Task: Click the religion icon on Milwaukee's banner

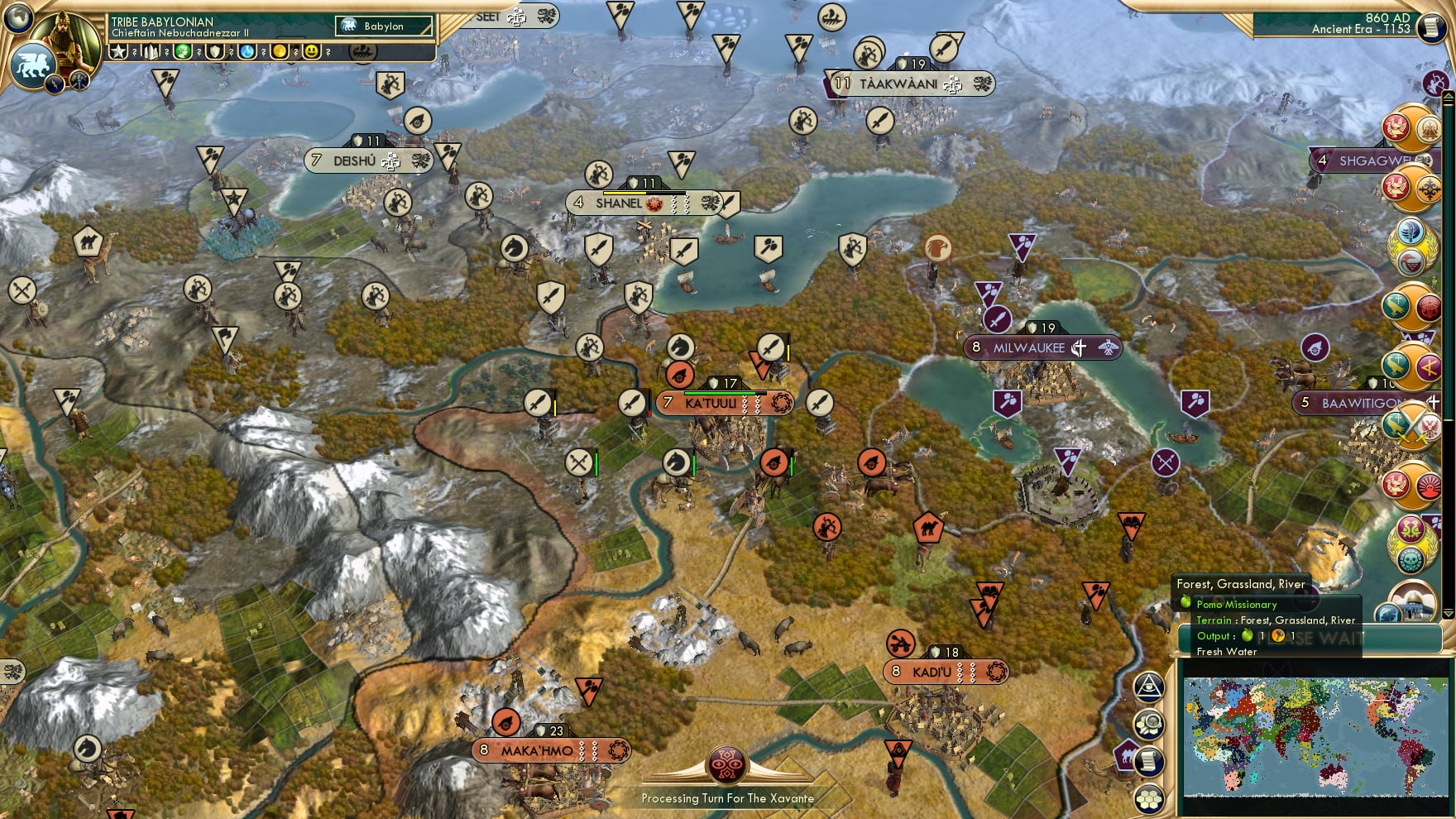Action: pos(1079,348)
